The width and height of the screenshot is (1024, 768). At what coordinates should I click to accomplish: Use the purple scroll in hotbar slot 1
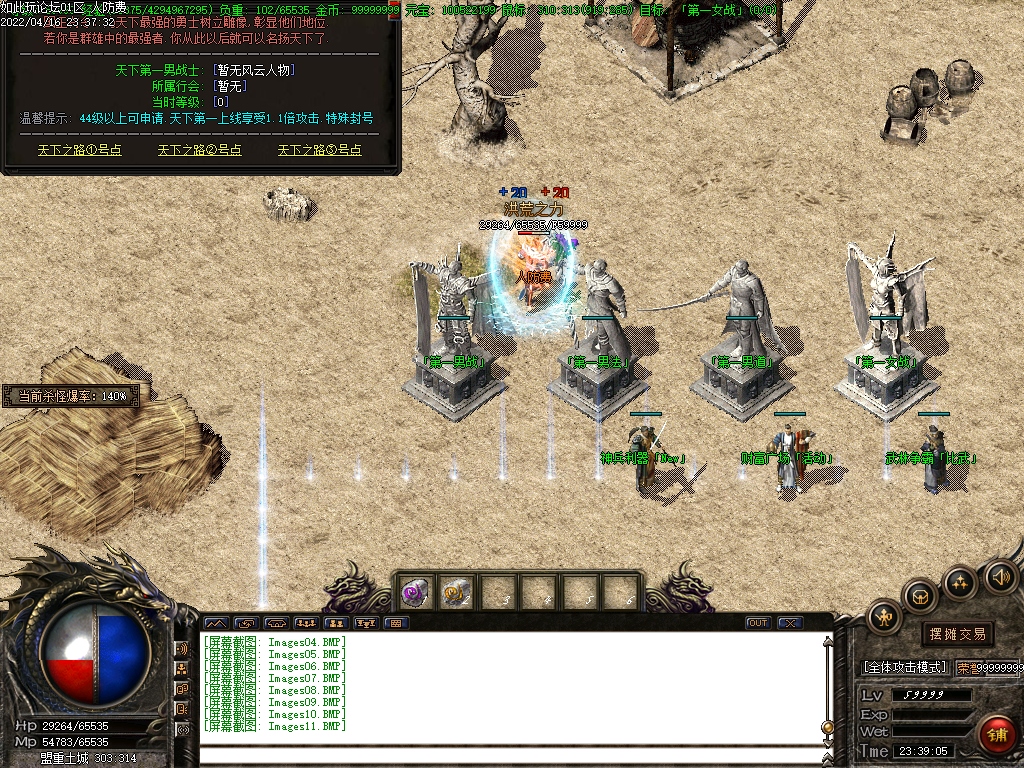coord(416,592)
